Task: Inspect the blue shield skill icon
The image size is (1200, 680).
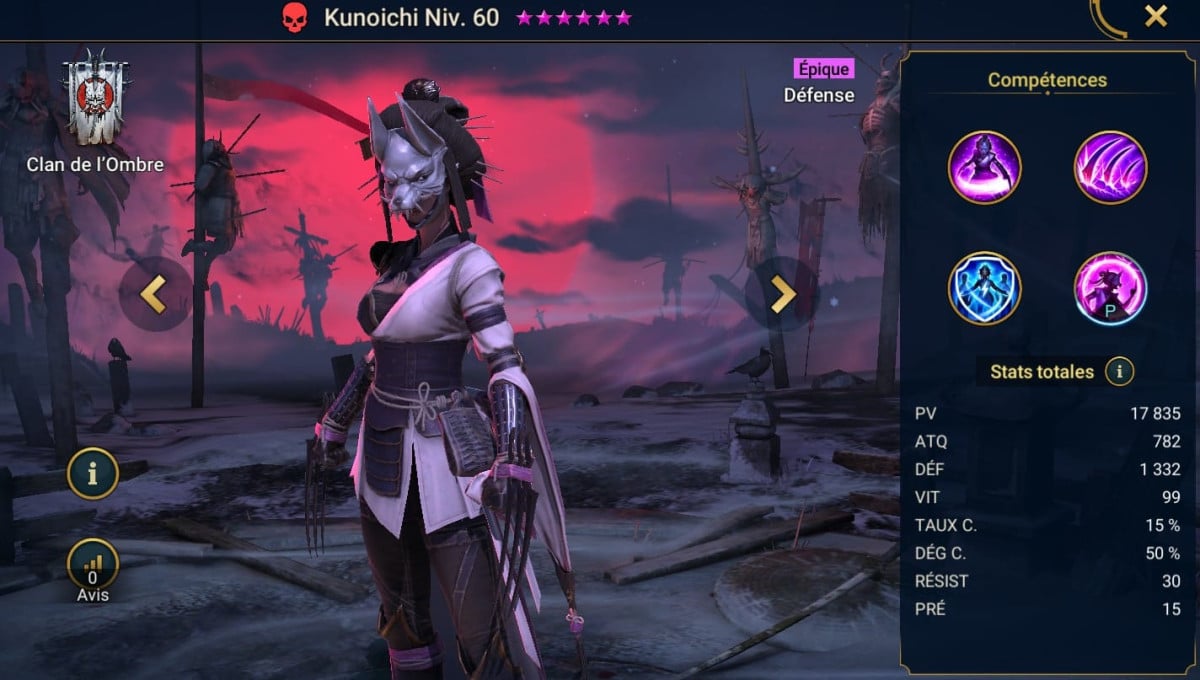Action: click(984, 288)
